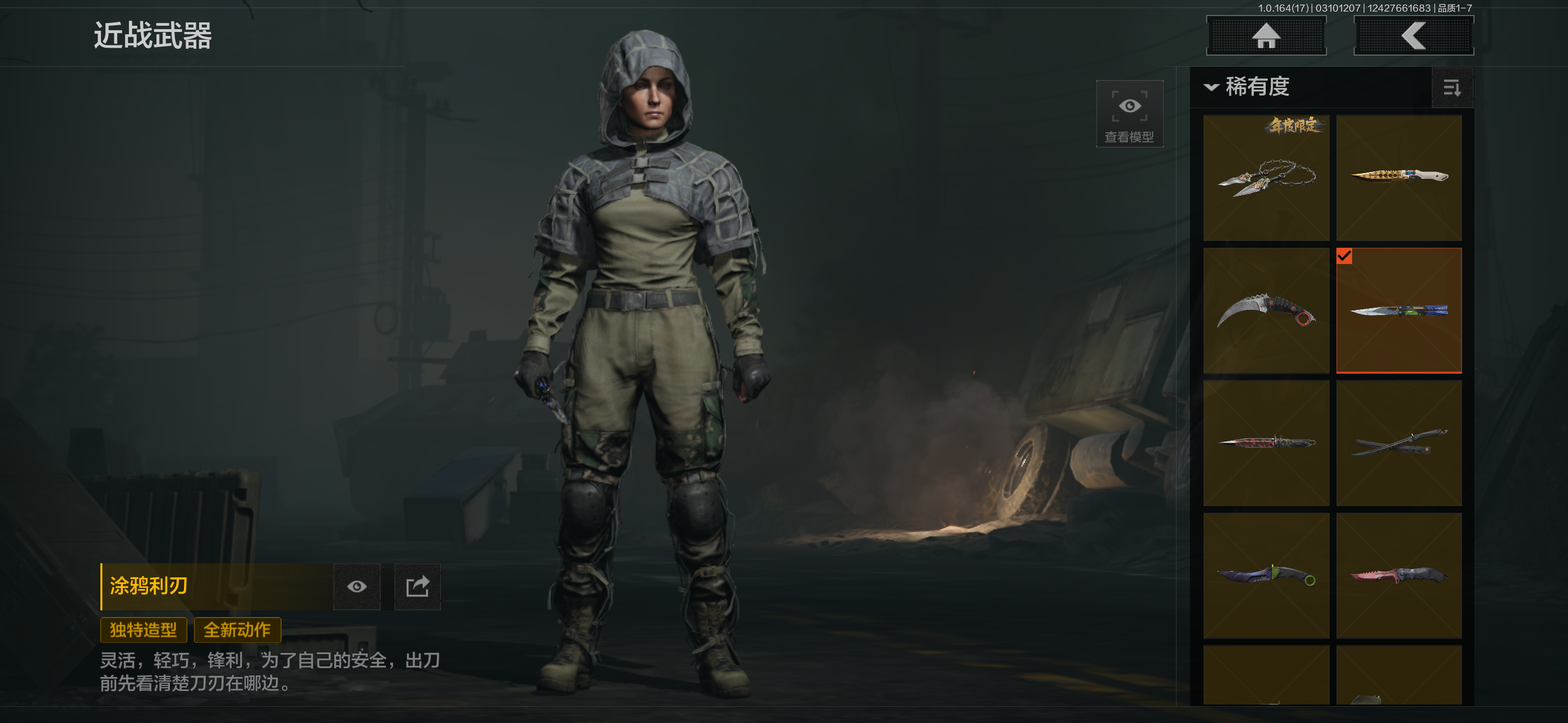Preview 涂鸦利刃 with the eye icon
Viewport: 1568px width, 723px height.
357,587
